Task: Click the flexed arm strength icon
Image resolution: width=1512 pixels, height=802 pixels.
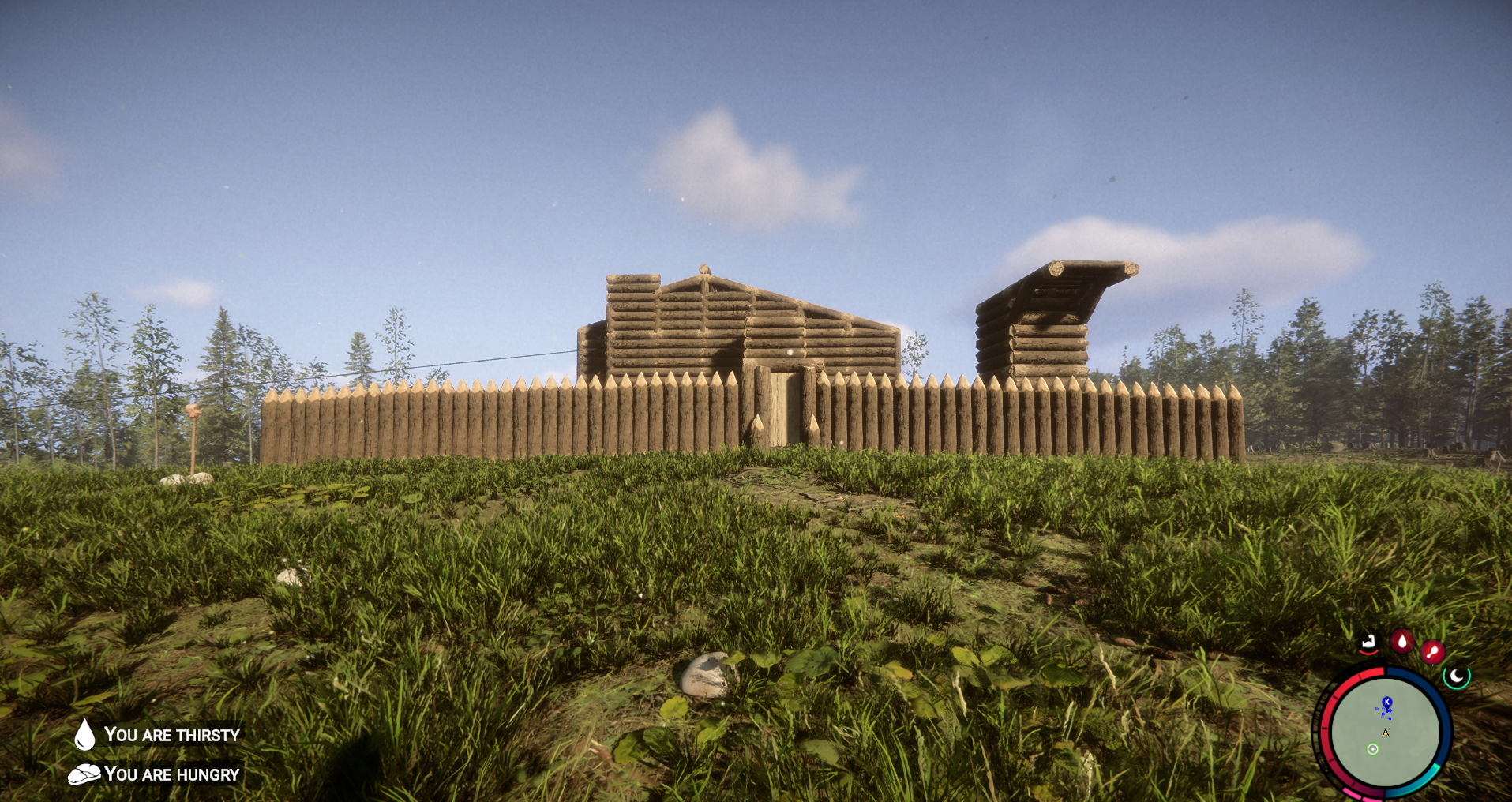Action: point(1369,643)
